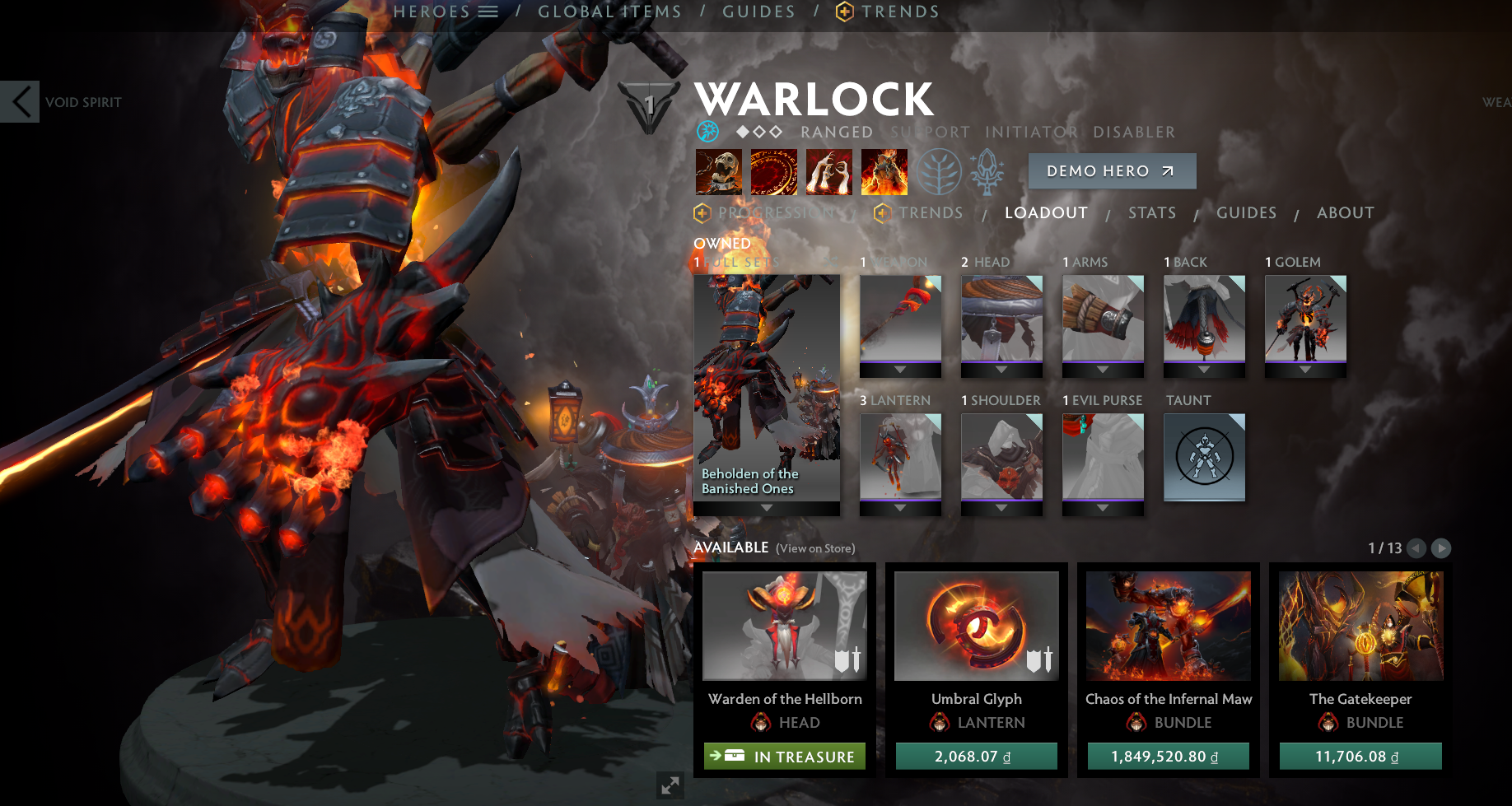Open the Heroes menu
Screen dimensions: 1512x806
pyautogui.click(x=445, y=12)
